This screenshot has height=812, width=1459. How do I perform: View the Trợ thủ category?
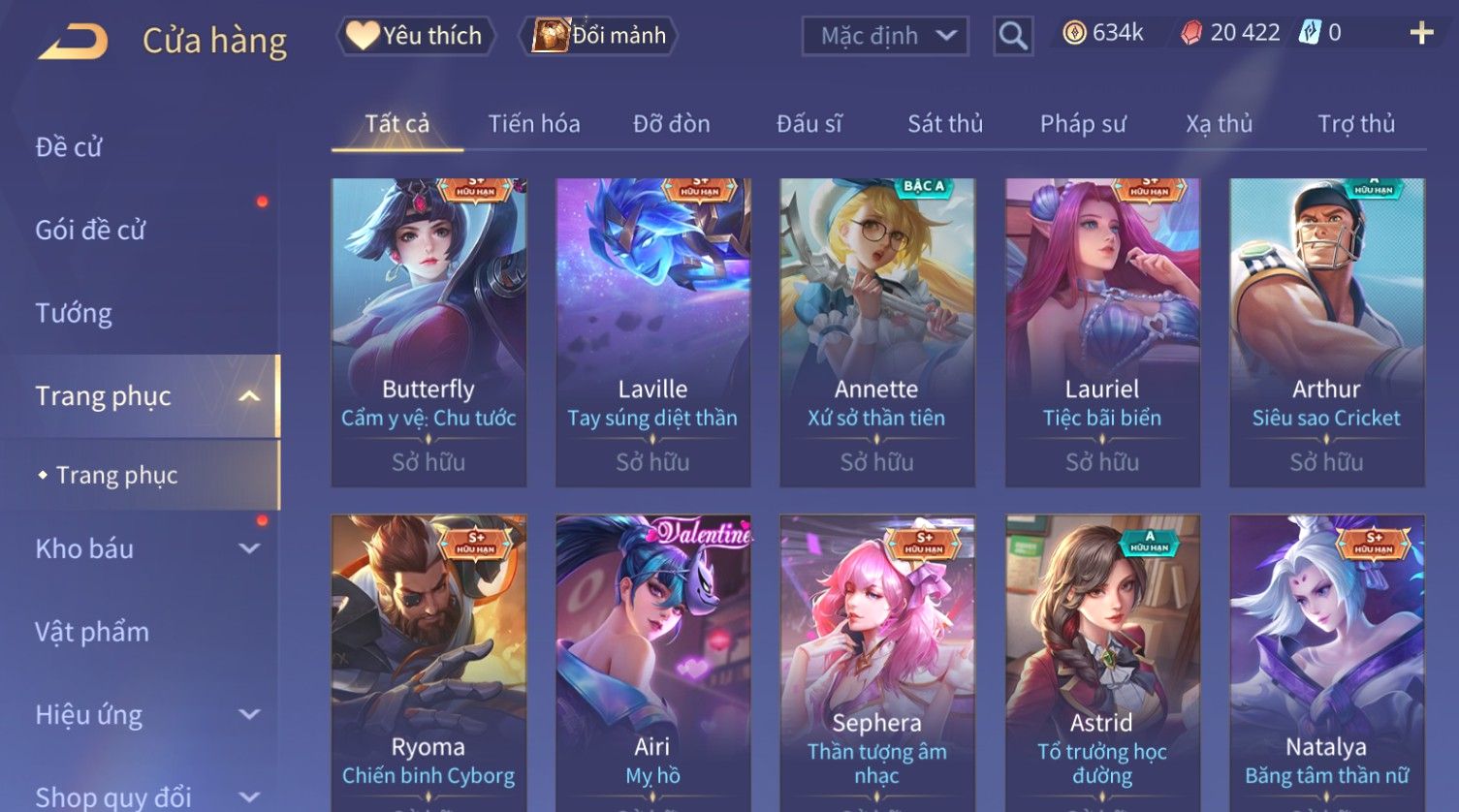(1356, 124)
